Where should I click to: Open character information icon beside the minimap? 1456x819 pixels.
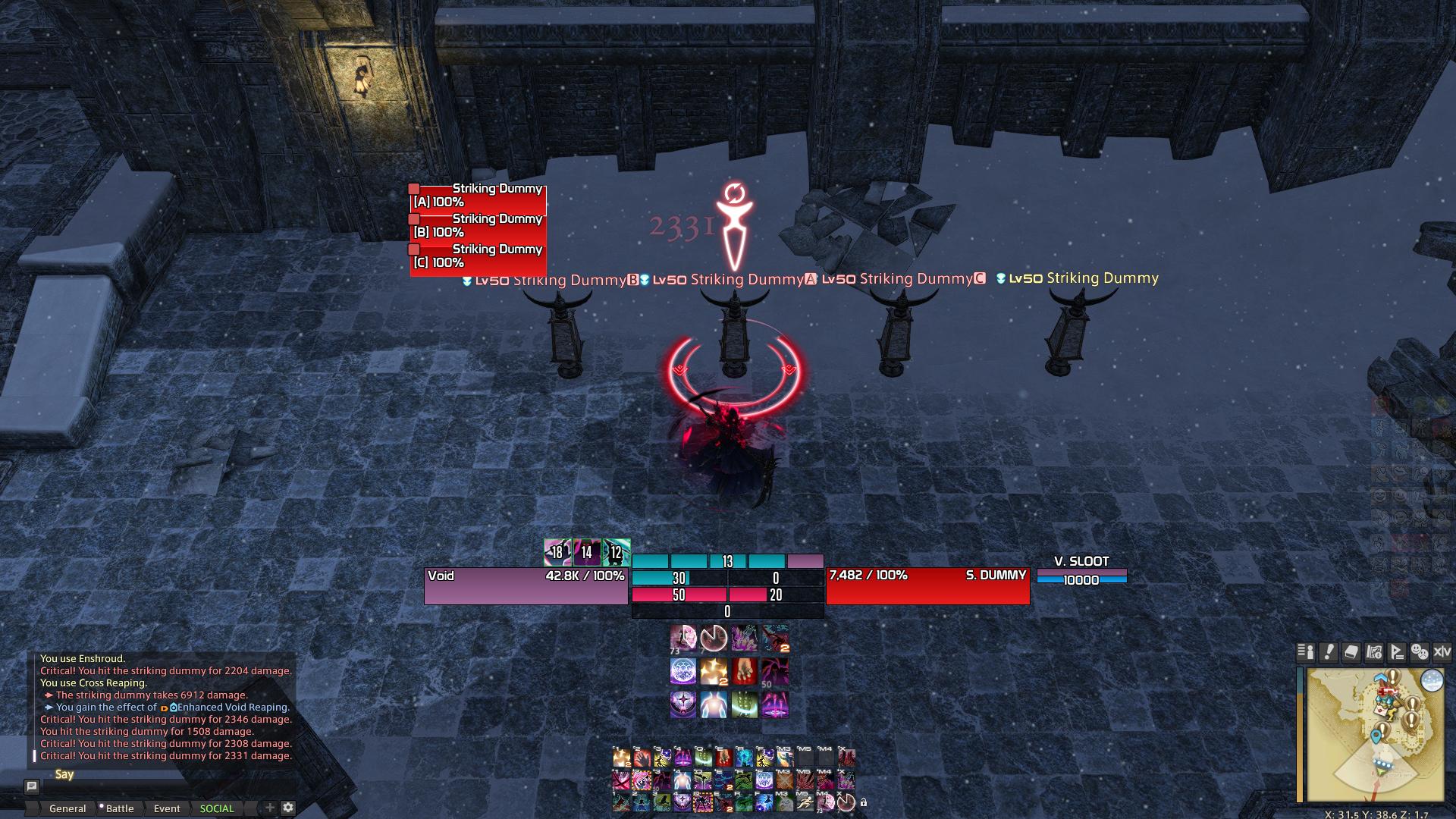1305,653
